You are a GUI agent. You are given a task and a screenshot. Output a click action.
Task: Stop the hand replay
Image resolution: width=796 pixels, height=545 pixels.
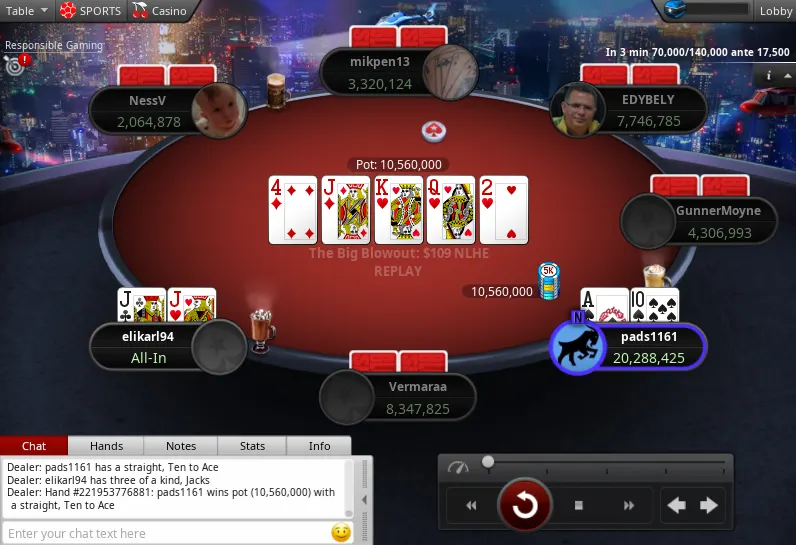click(x=578, y=506)
